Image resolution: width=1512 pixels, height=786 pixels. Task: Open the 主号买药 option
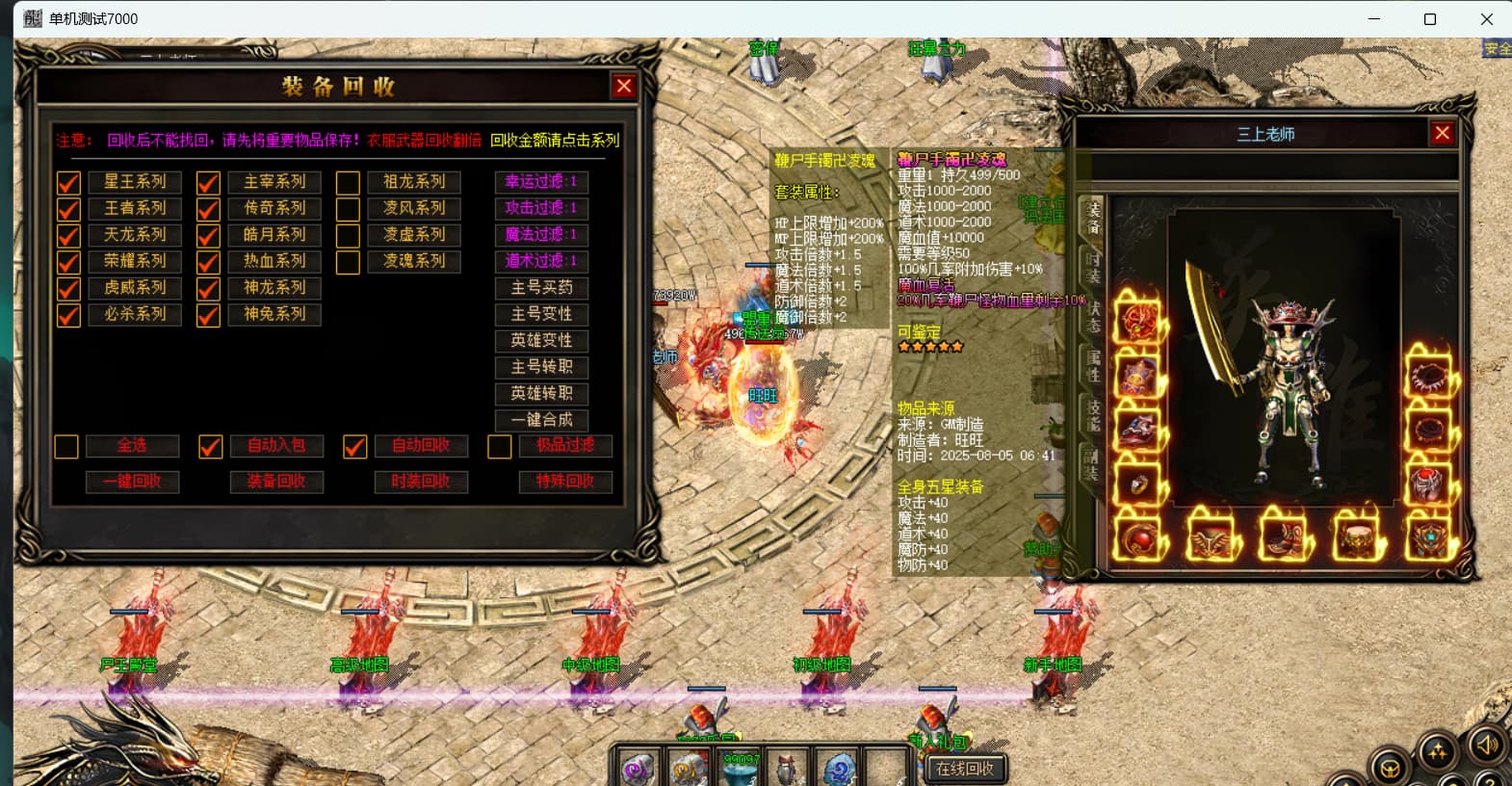(x=541, y=288)
